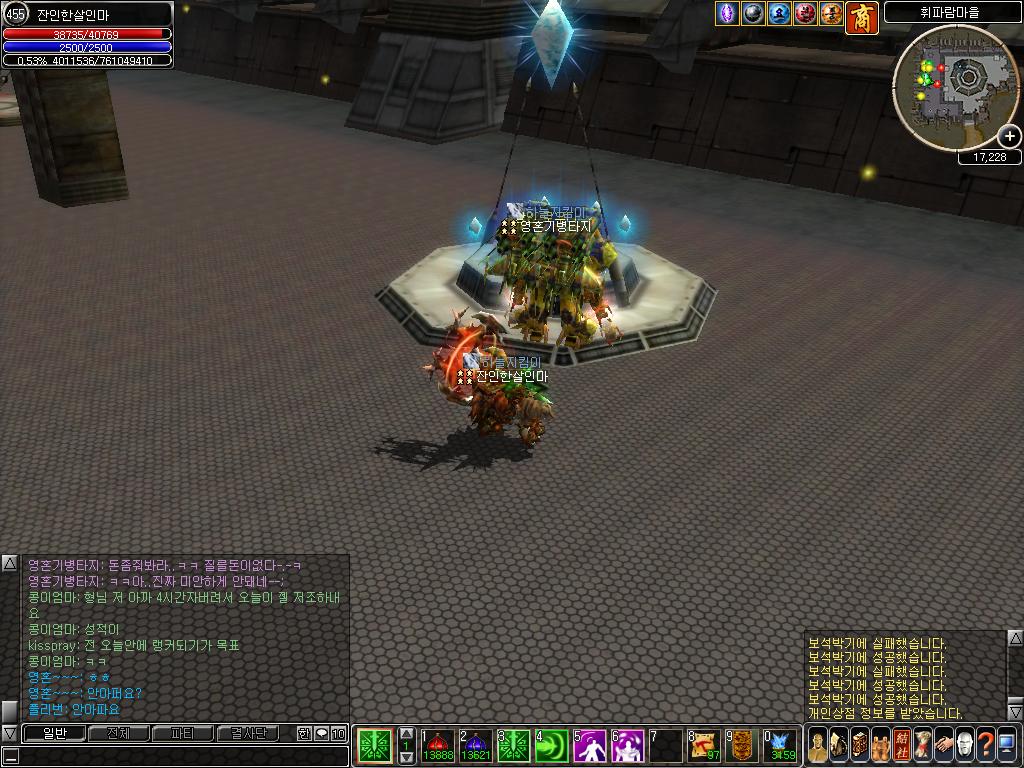
Task: Activate the purple figure skill in slot 5
Action: 589,745
